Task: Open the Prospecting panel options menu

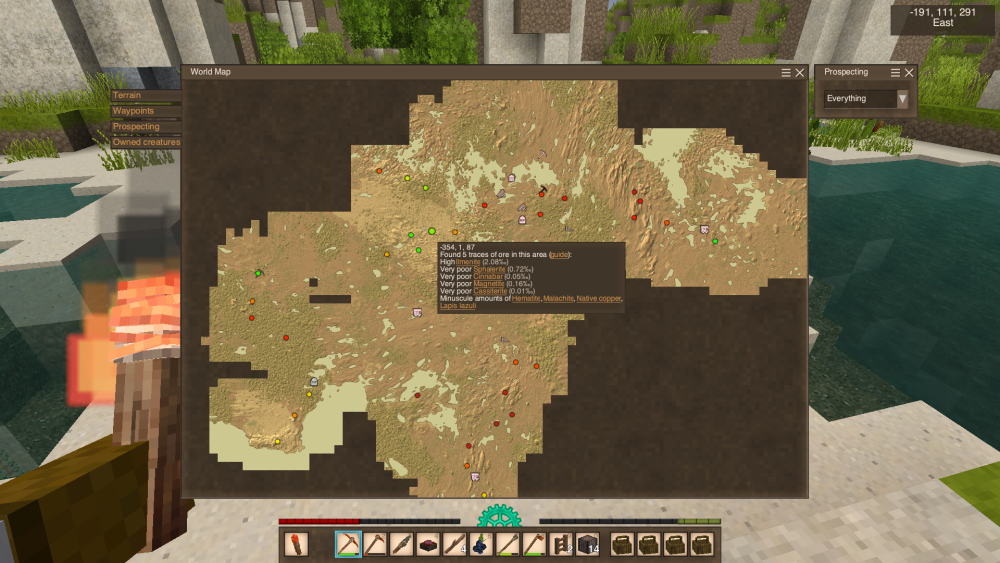Action: [896, 73]
